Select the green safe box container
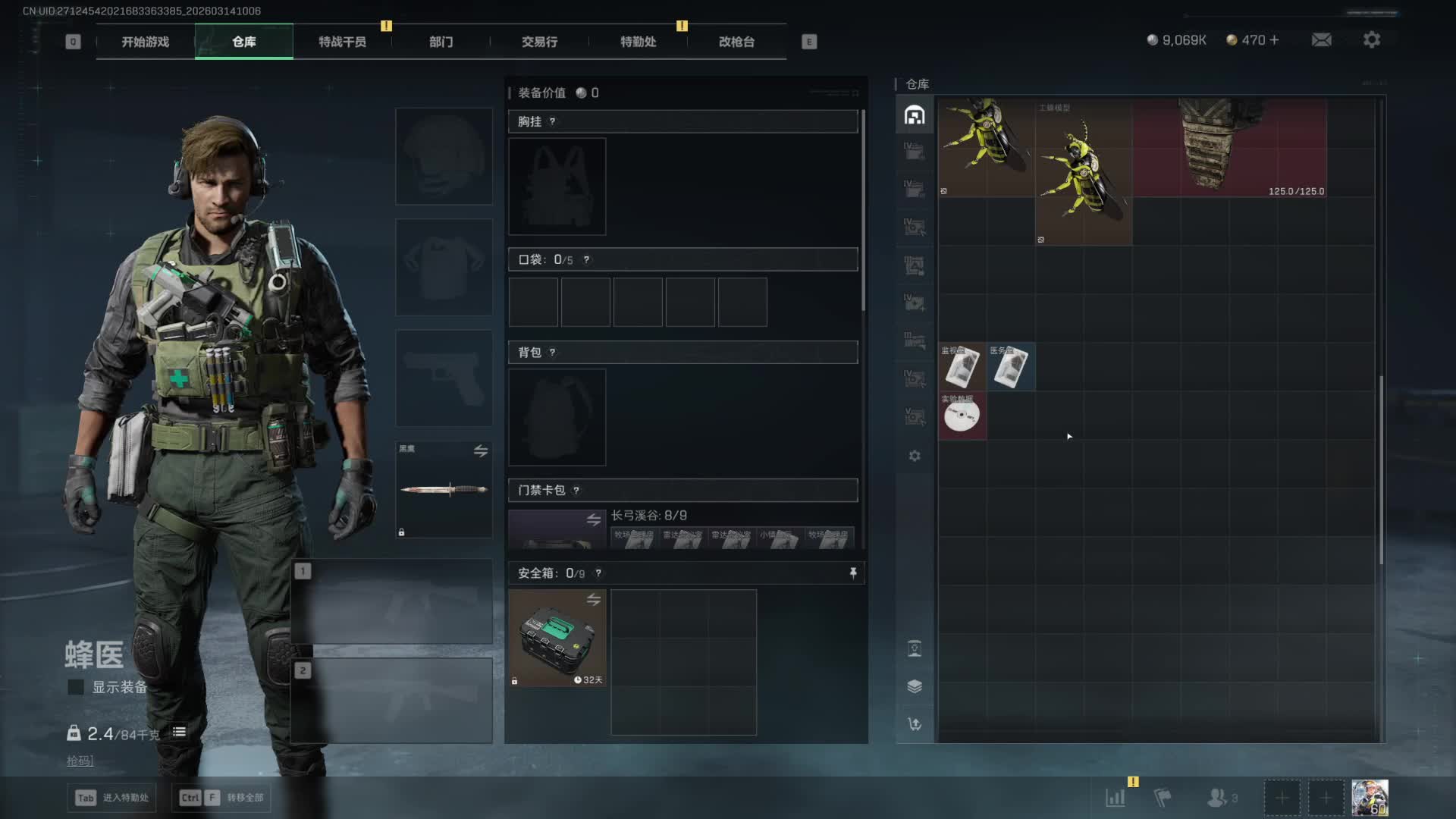Image resolution: width=1456 pixels, height=819 pixels. tap(557, 638)
